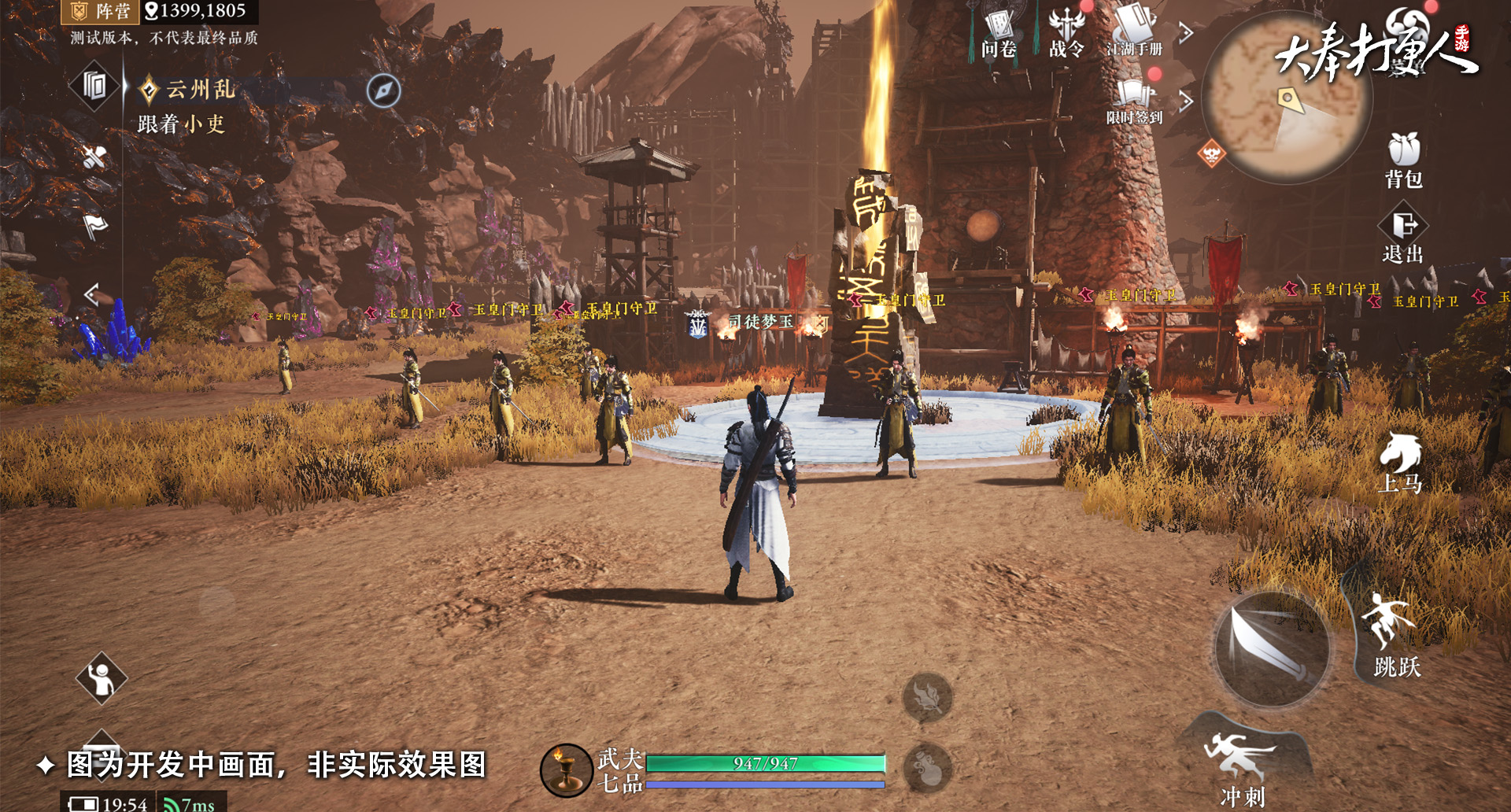Open the 背包 backpack
This screenshot has width=1511, height=812.
click(x=1403, y=159)
